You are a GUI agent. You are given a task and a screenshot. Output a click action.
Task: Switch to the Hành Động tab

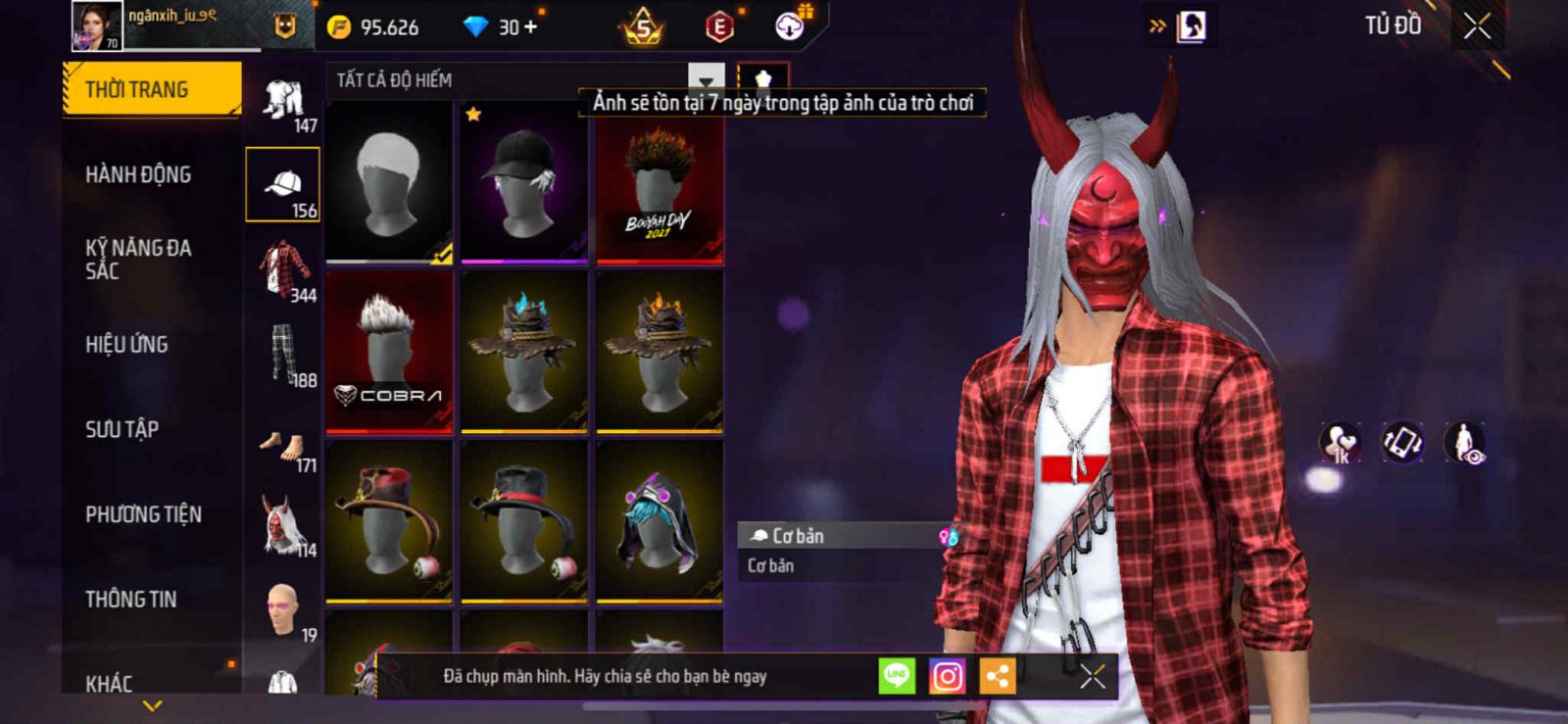click(x=138, y=175)
